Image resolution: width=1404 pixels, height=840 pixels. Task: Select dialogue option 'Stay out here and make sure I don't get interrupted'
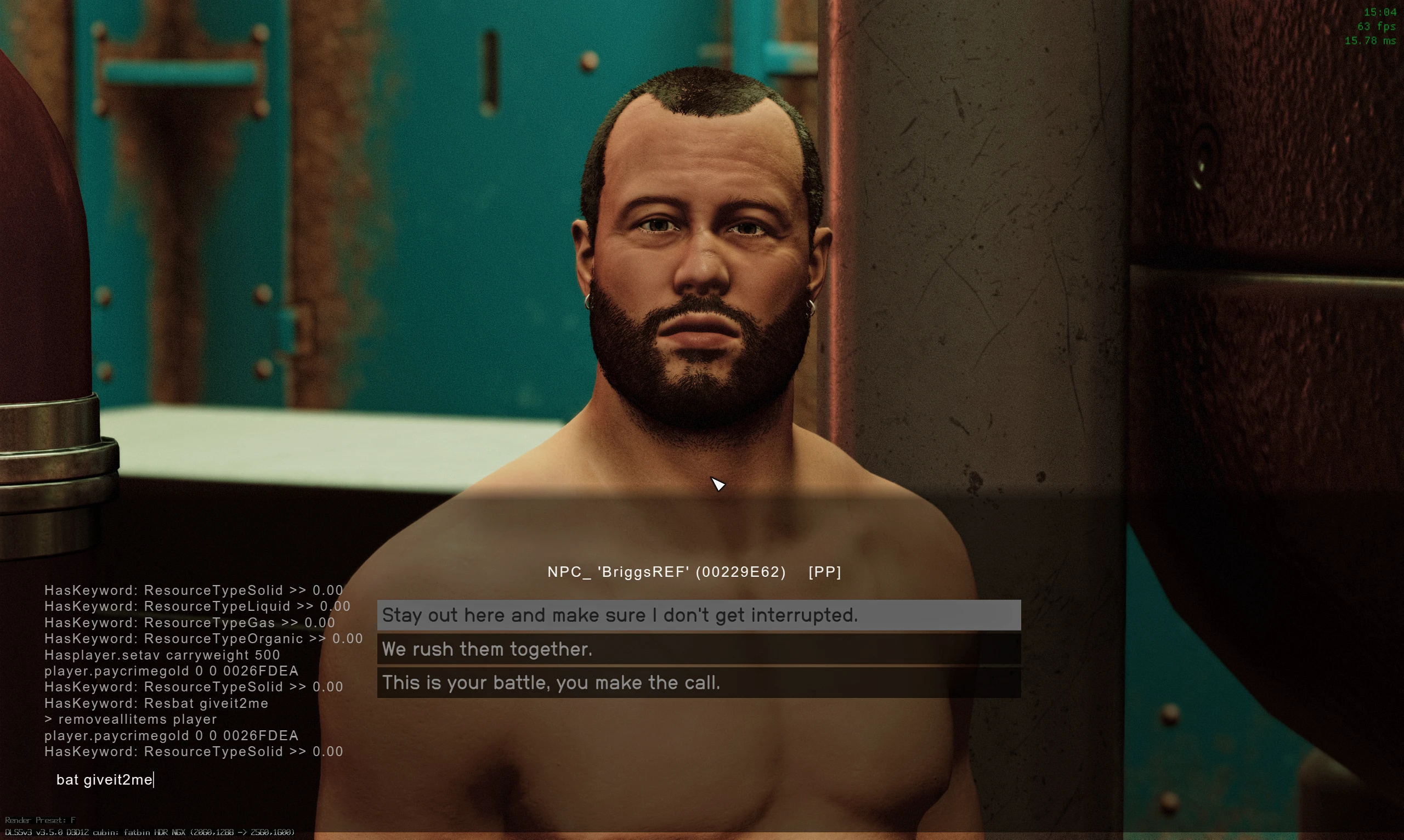tap(620, 615)
